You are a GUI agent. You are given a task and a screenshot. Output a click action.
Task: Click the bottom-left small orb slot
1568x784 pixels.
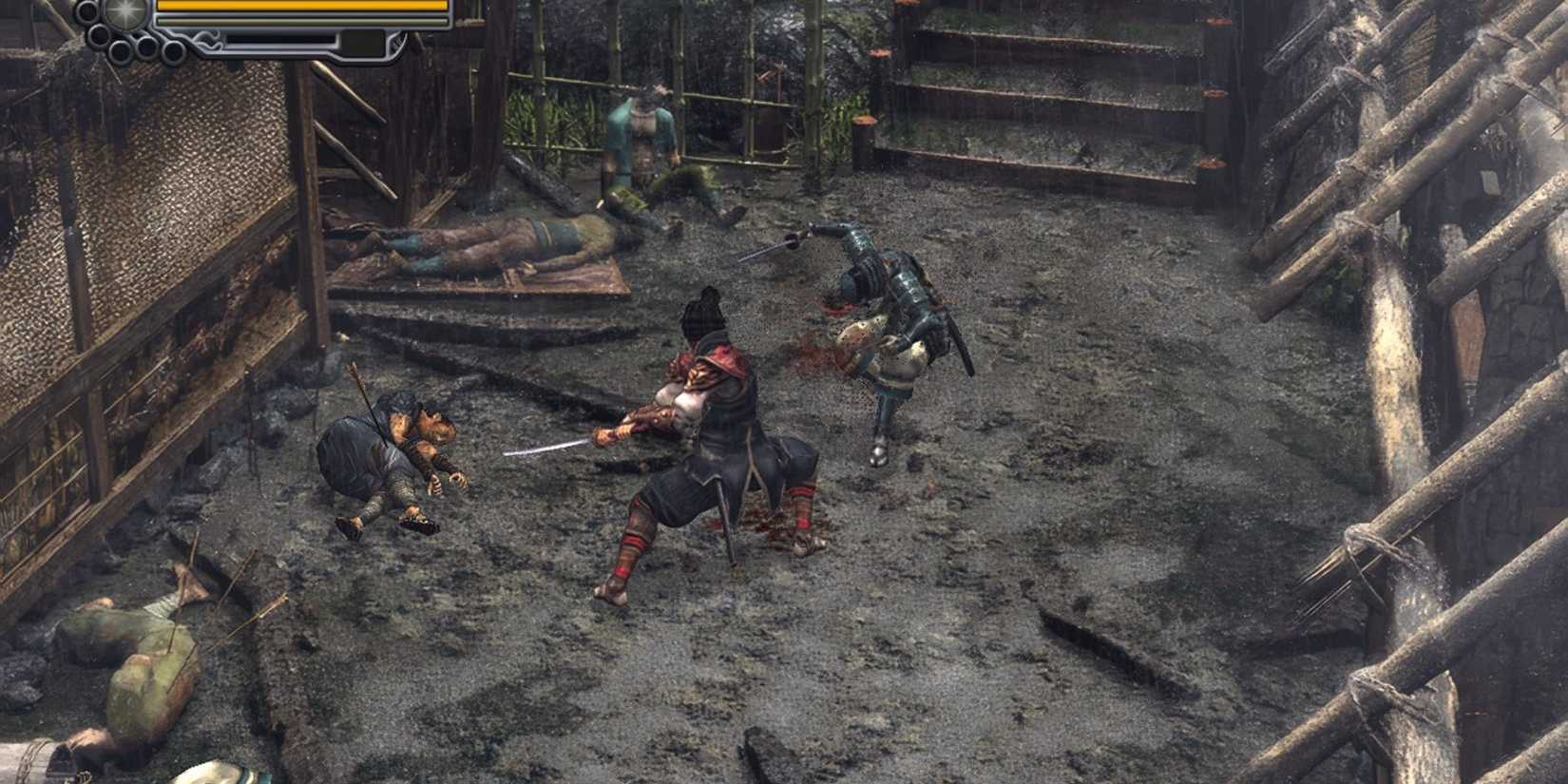(x=119, y=51)
